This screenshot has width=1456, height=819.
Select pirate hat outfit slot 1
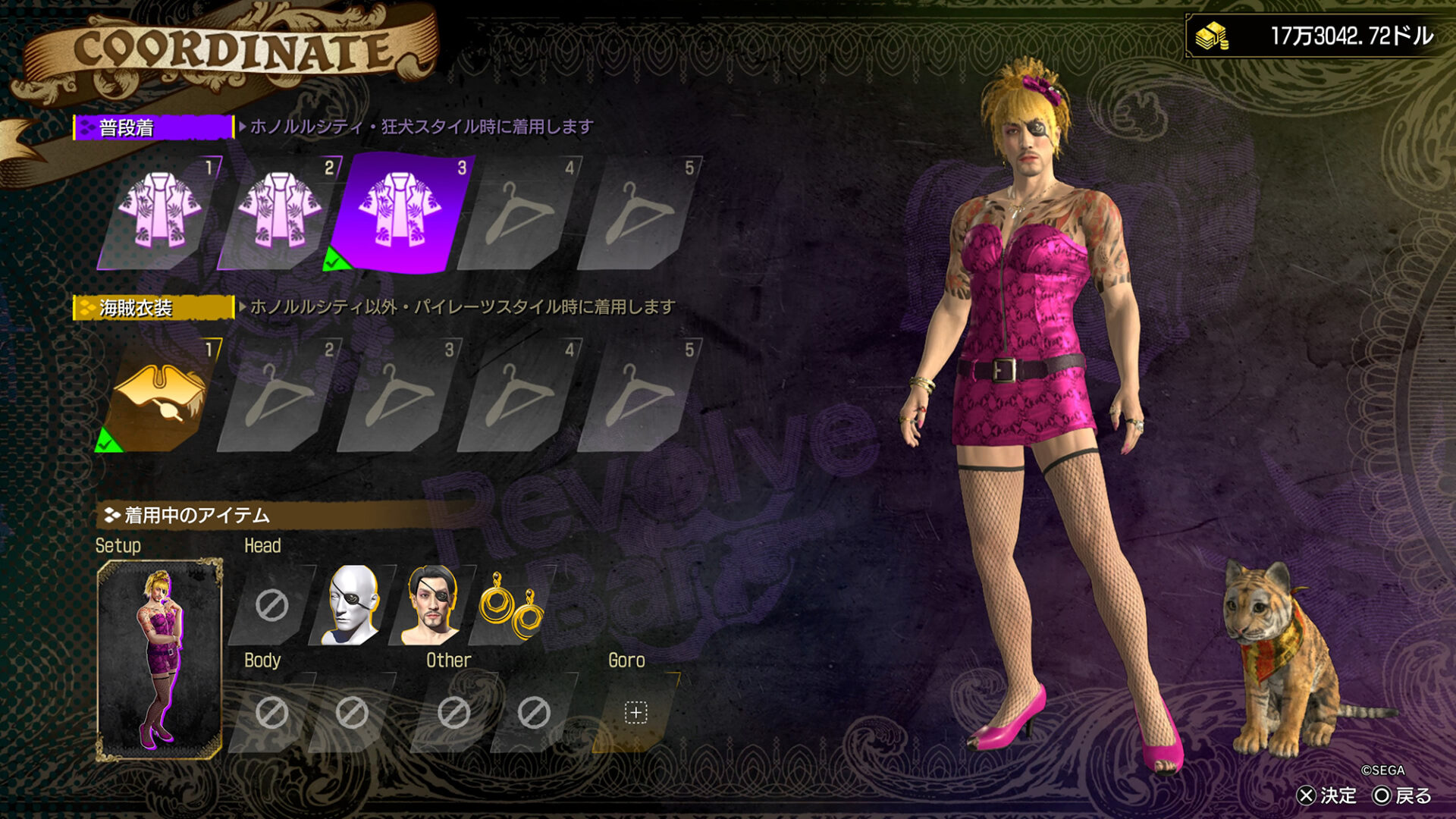[159, 395]
